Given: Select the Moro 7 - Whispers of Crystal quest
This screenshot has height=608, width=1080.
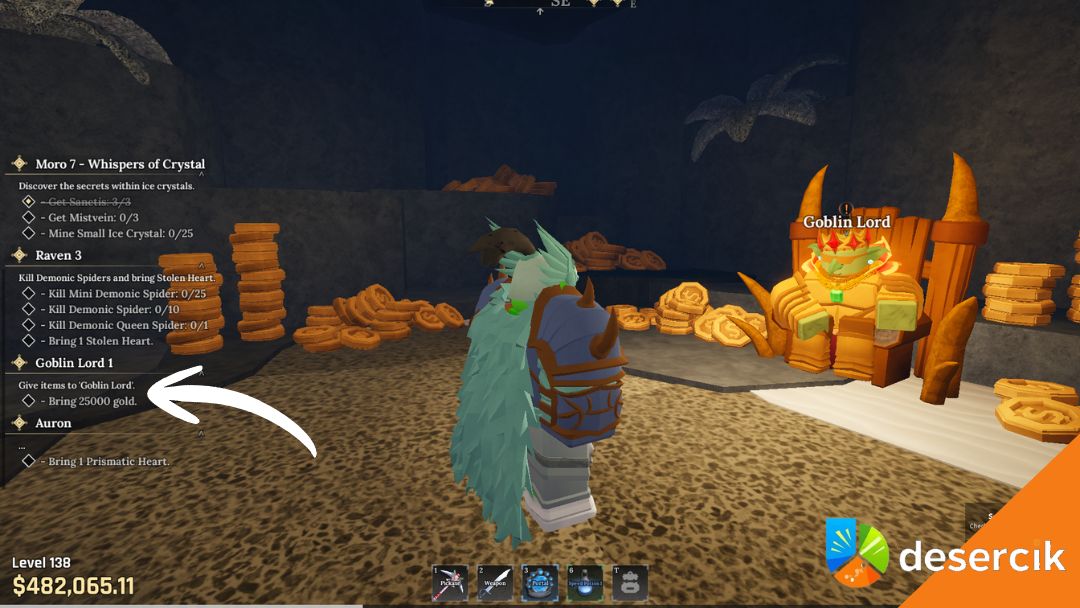Looking at the screenshot, I should [x=120, y=164].
